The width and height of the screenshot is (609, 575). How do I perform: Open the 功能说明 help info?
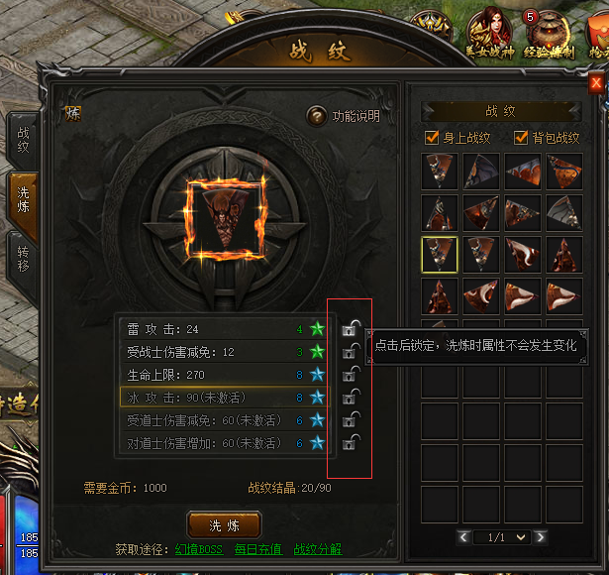click(x=317, y=116)
